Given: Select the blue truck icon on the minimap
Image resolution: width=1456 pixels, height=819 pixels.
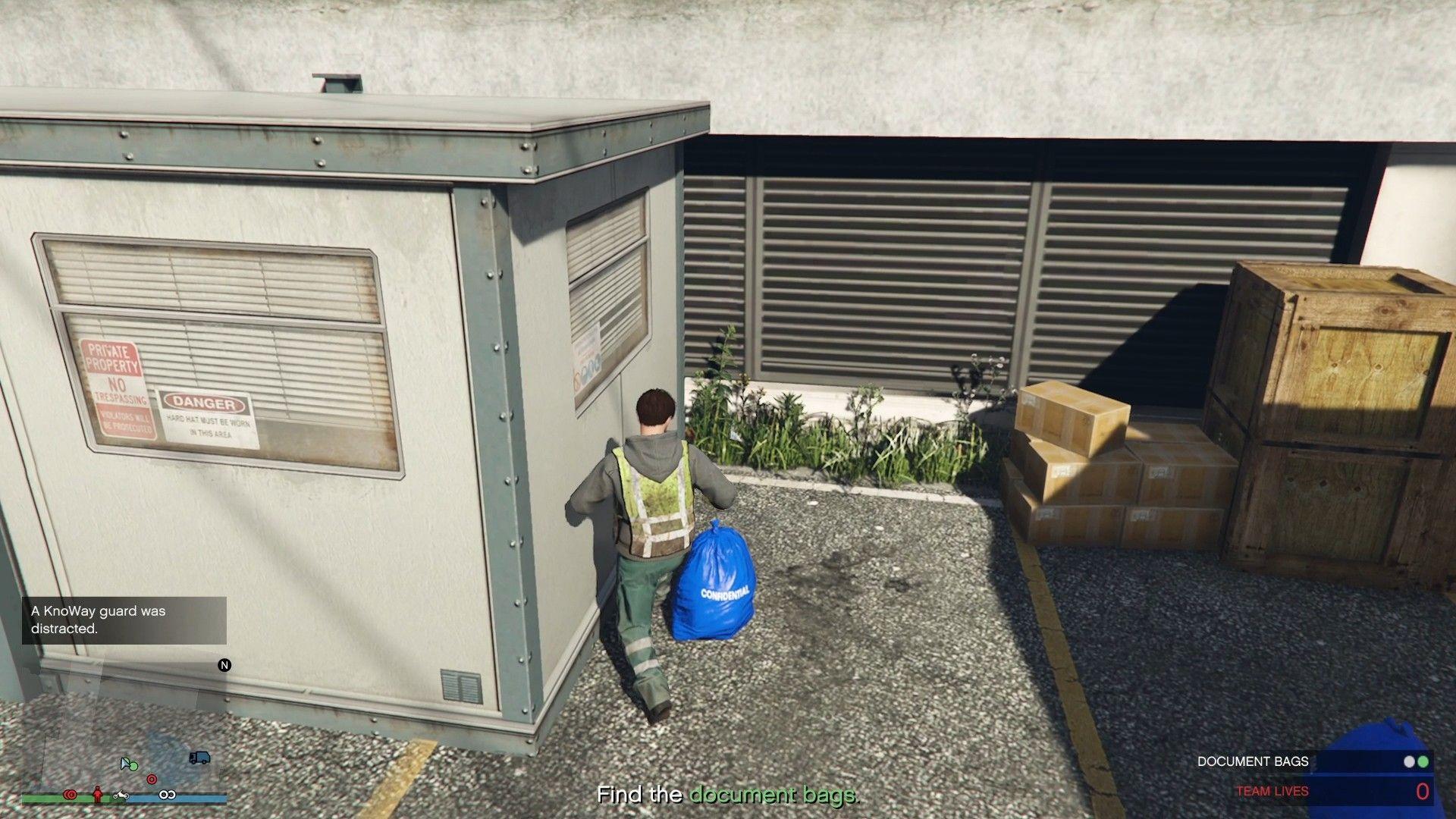Looking at the screenshot, I should [200, 758].
